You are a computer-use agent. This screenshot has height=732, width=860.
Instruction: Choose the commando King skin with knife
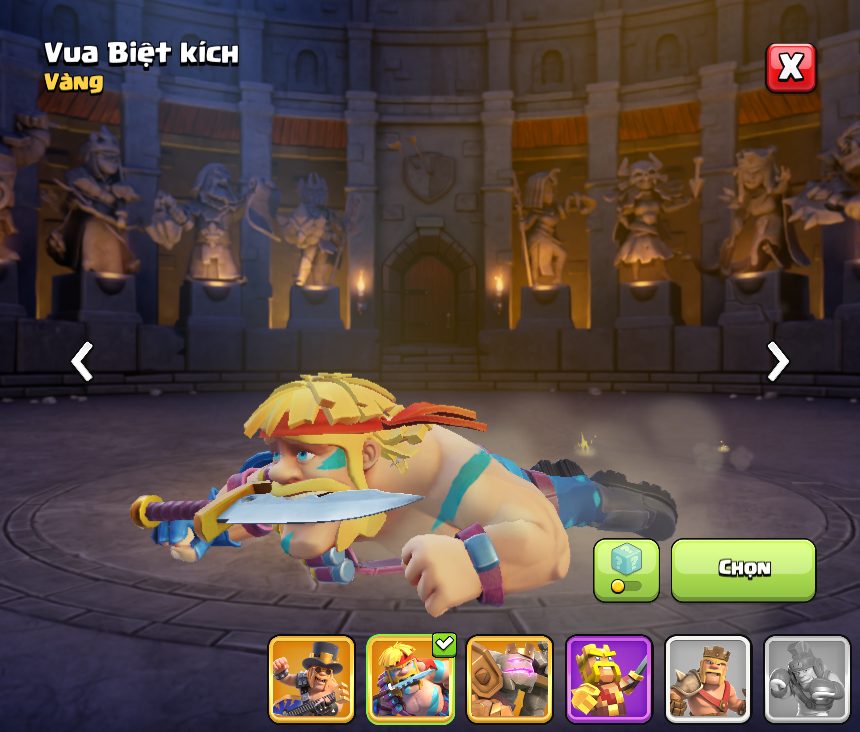click(410, 679)
